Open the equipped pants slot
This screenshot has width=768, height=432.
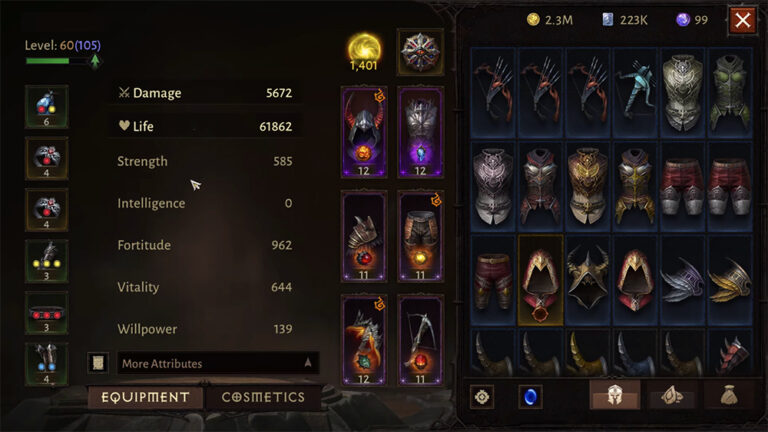pyautogui.click(x=420, y=236)
